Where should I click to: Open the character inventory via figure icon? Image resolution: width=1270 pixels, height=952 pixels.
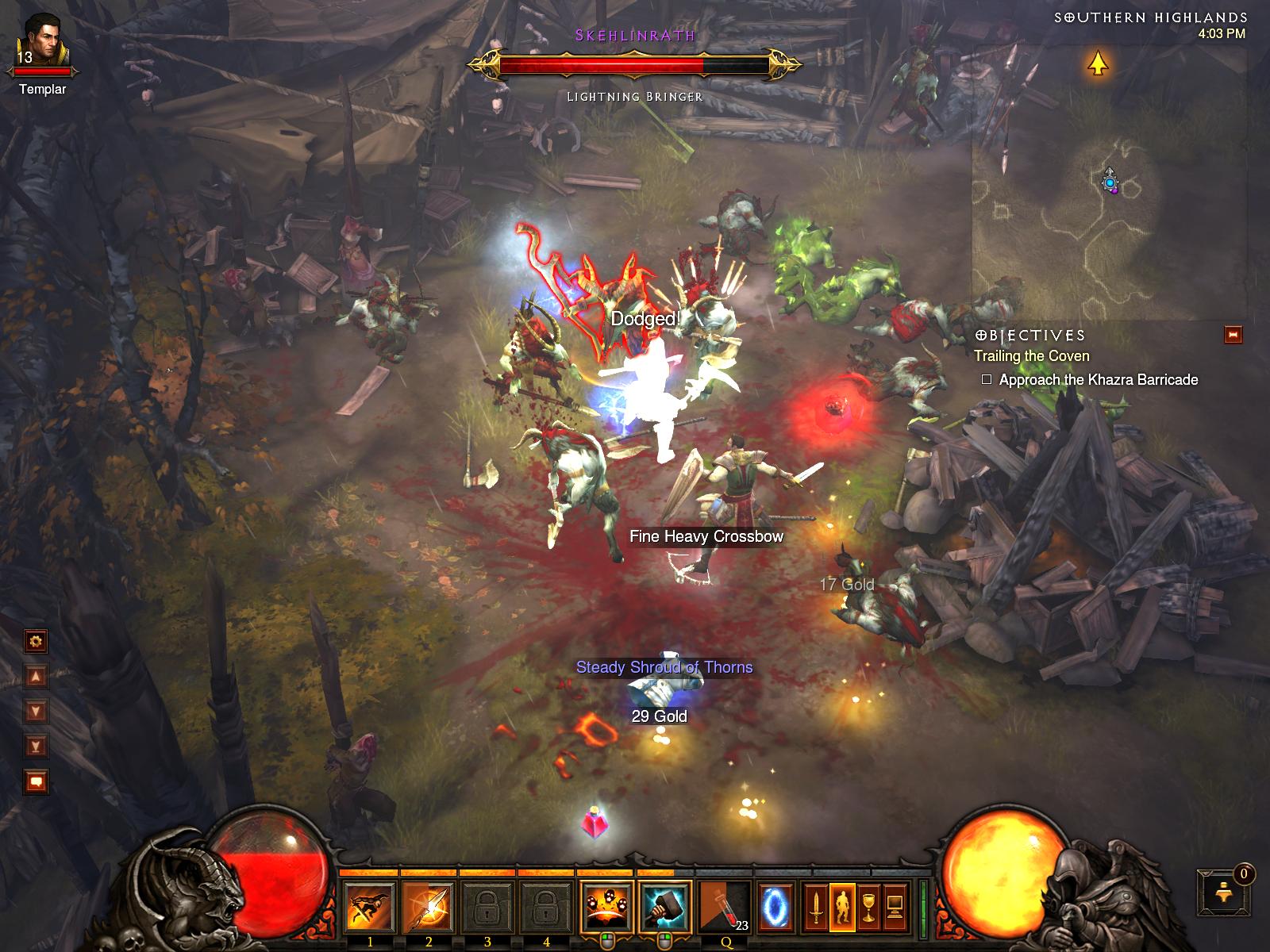tap(842, 907)
